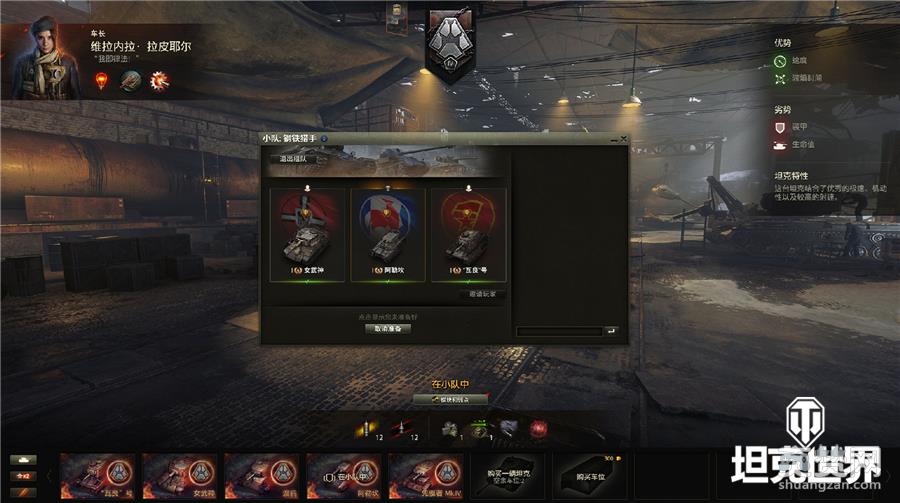Send the platoon chat message
Screen dimensions: 900x503
coord(611,331)
